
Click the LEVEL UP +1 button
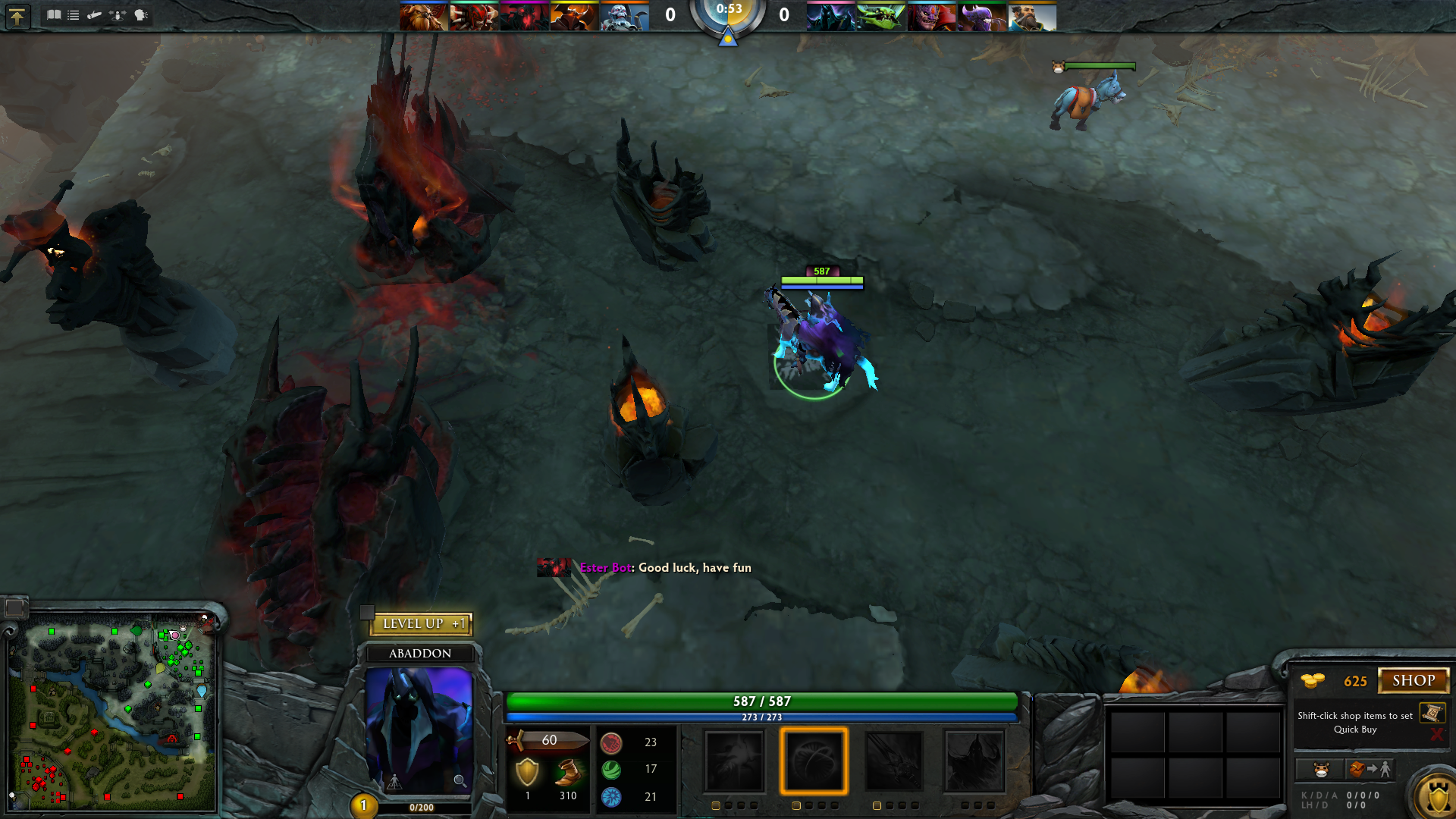pos(422,623)
